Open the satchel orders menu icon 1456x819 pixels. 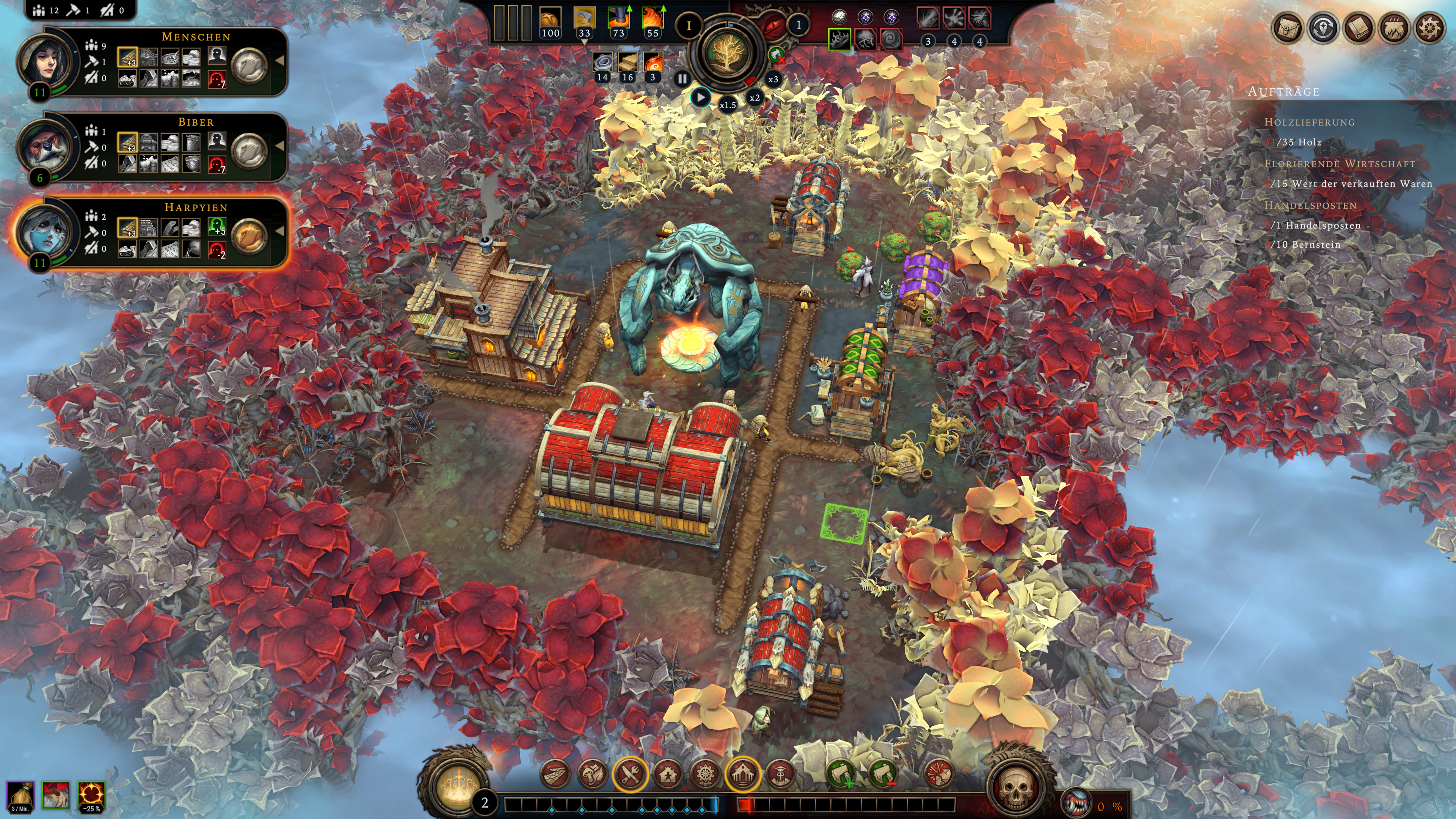tap(1288, 27)
